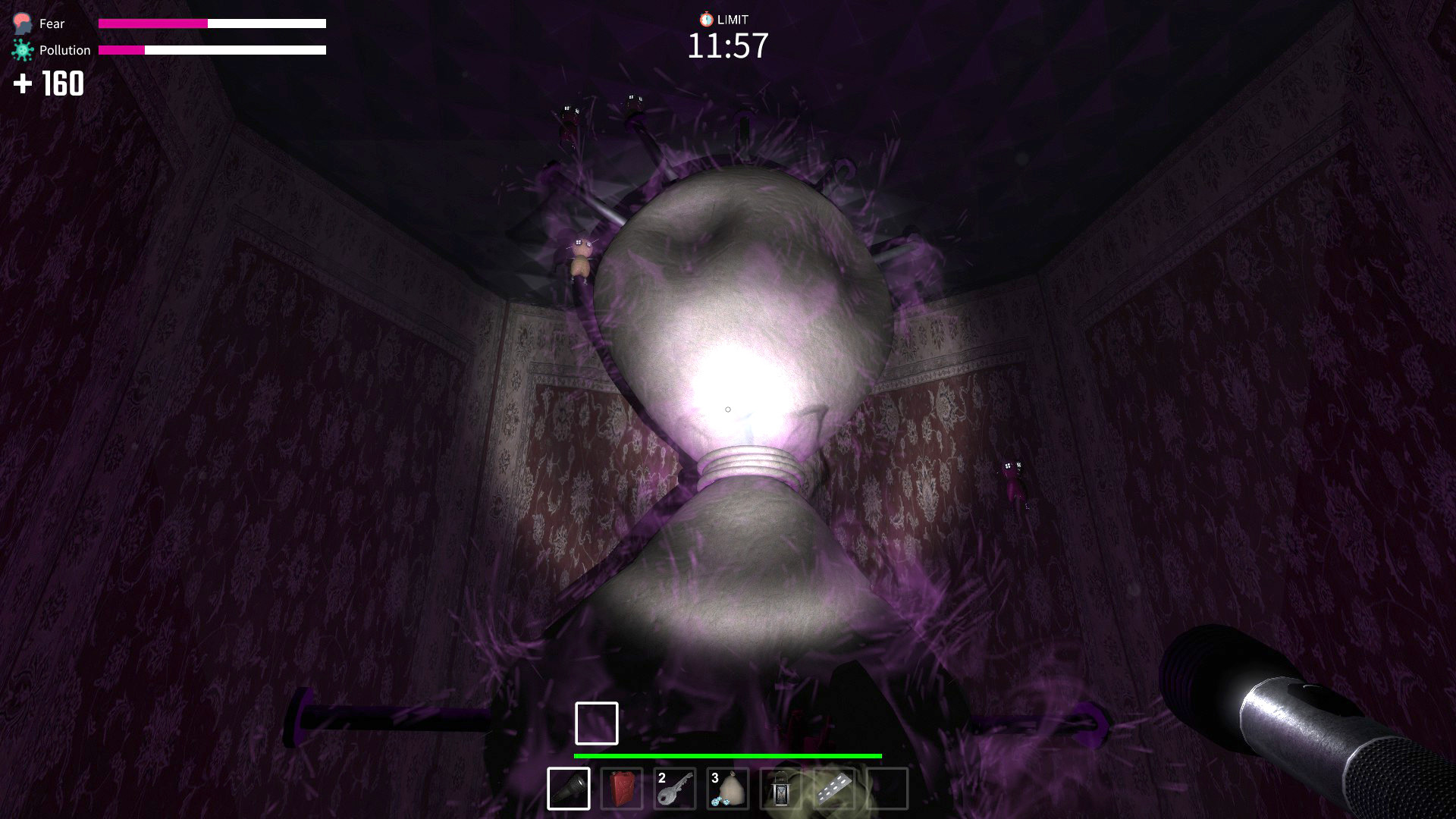The width and height of the screenshot is (1456, 819).
Task: Select the red jerry can item
Action: coord(620,789)
